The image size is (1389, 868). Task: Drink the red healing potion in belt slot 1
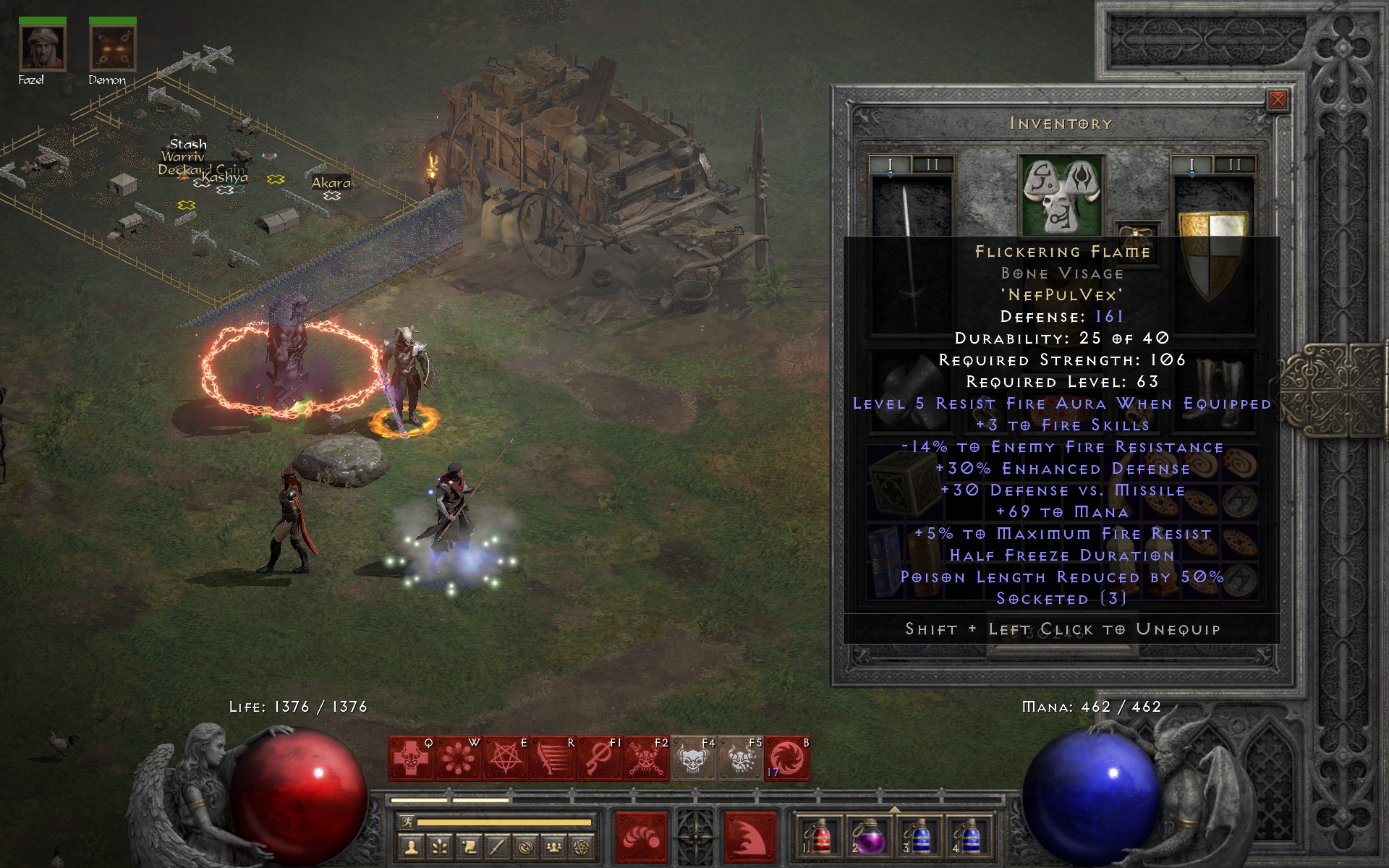[819, 838]
